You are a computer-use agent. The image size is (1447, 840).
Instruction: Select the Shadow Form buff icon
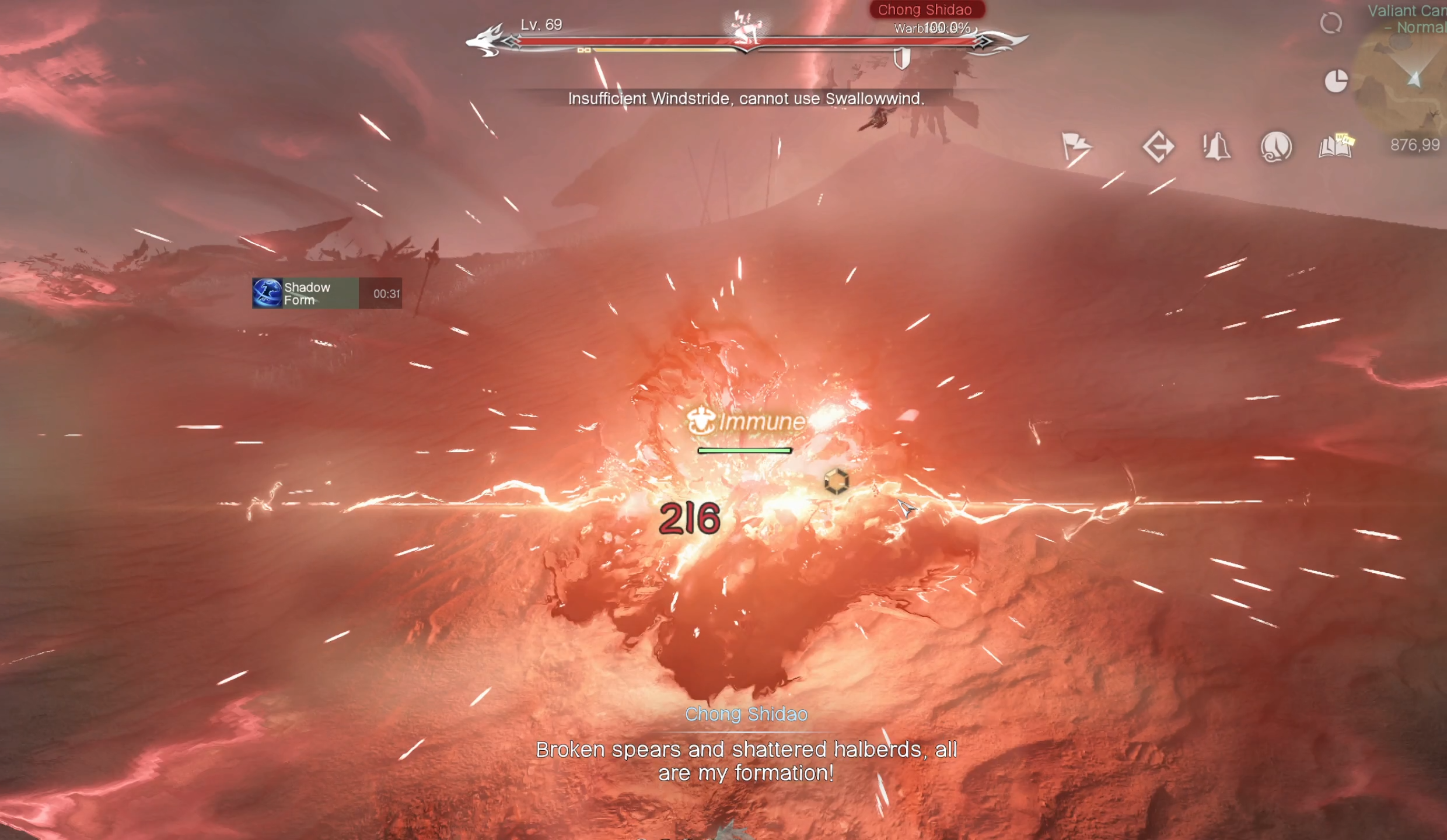pos(267,293)
